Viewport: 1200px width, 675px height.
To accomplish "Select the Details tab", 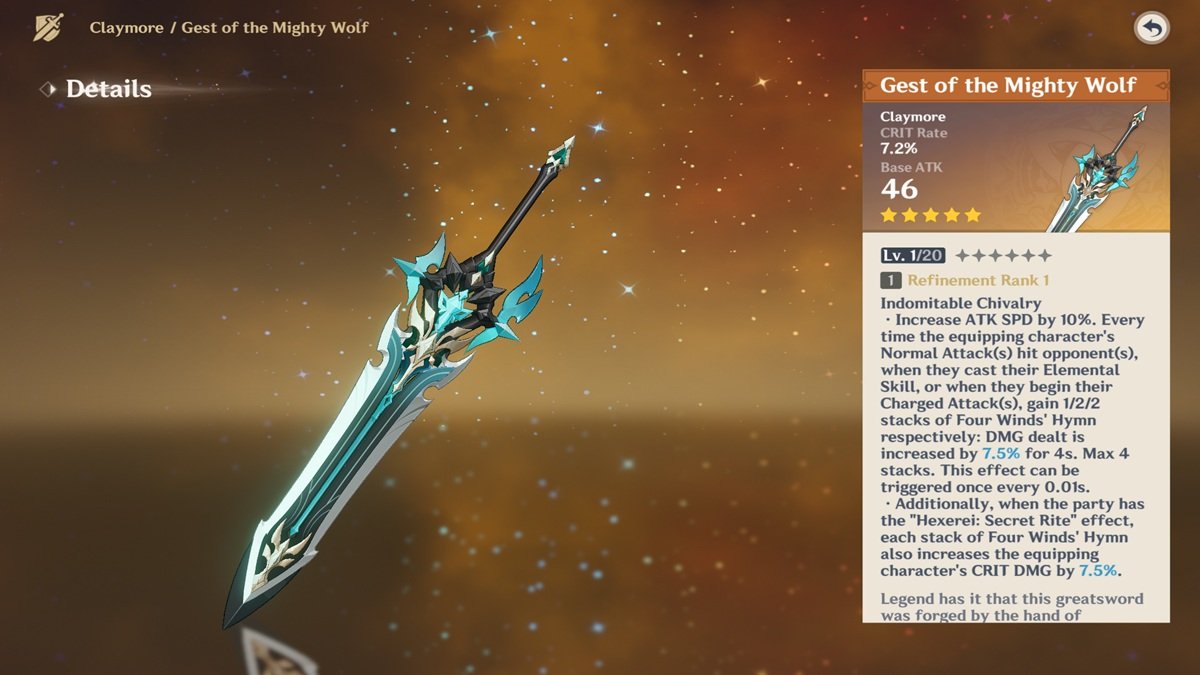I will (x=108, y=89).
